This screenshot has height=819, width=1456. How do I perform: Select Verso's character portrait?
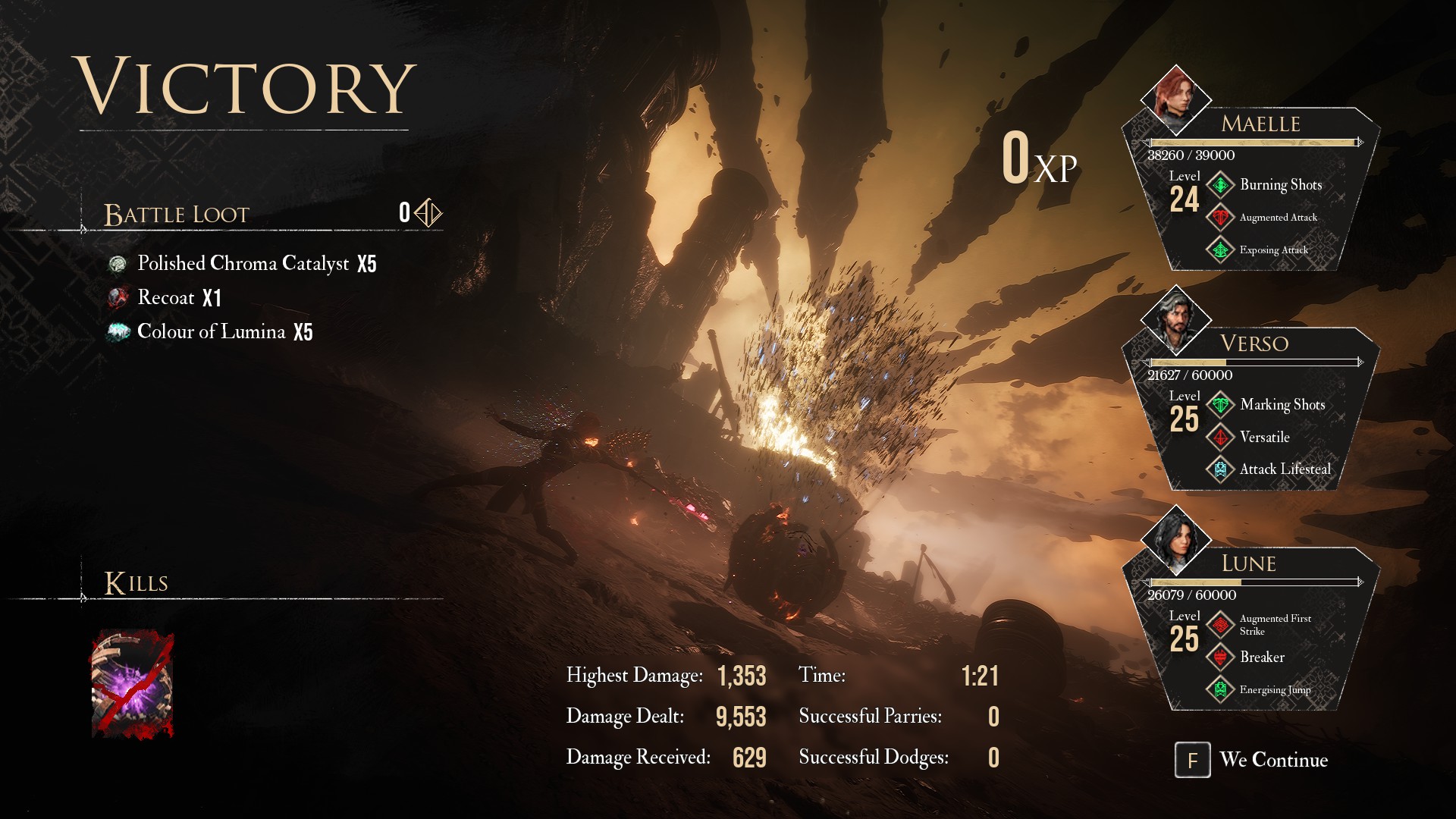click(x=1175, y=319)
